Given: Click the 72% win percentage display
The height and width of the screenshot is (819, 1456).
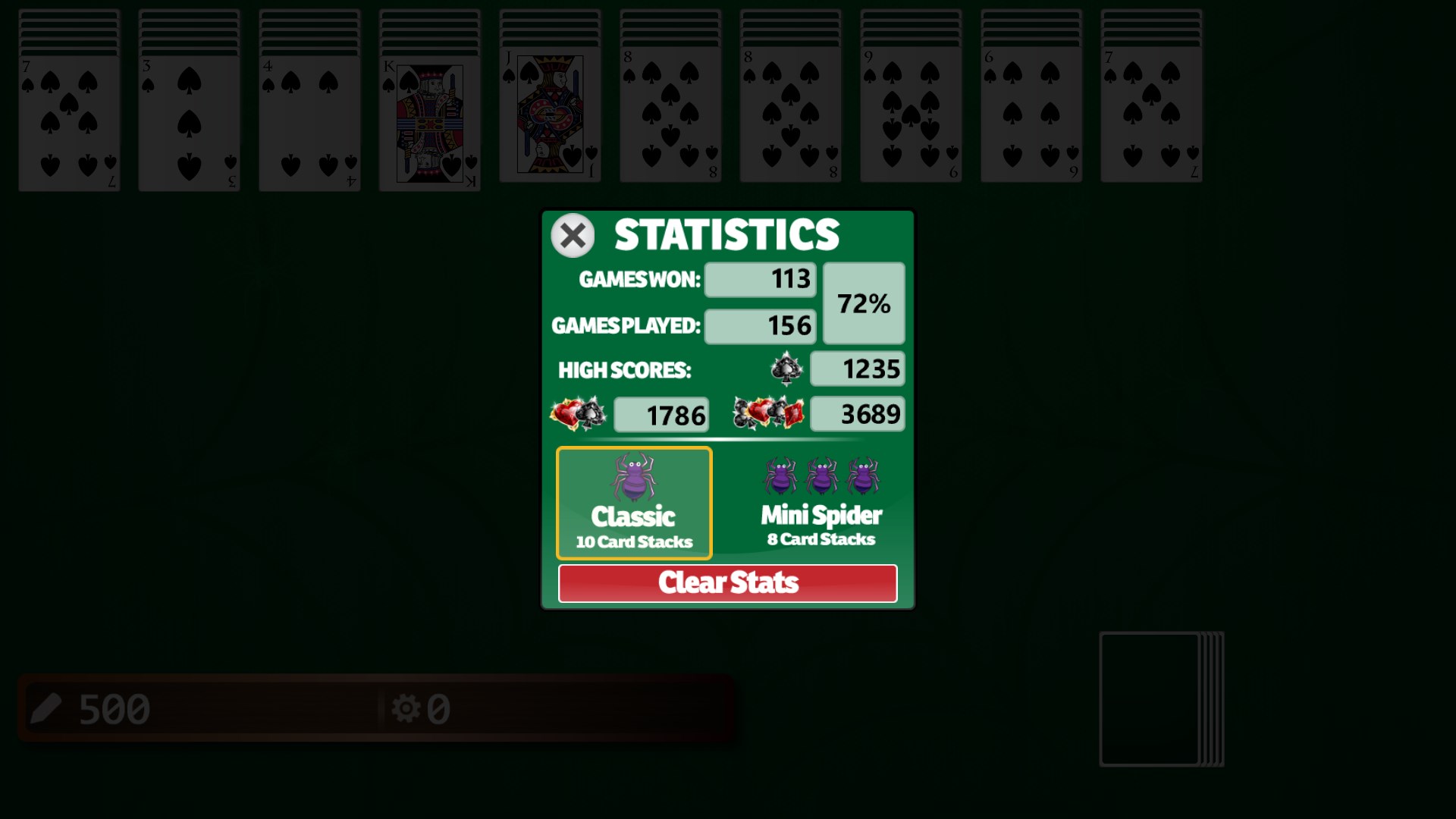Looking at the screenshot, I should pos(864,303).
